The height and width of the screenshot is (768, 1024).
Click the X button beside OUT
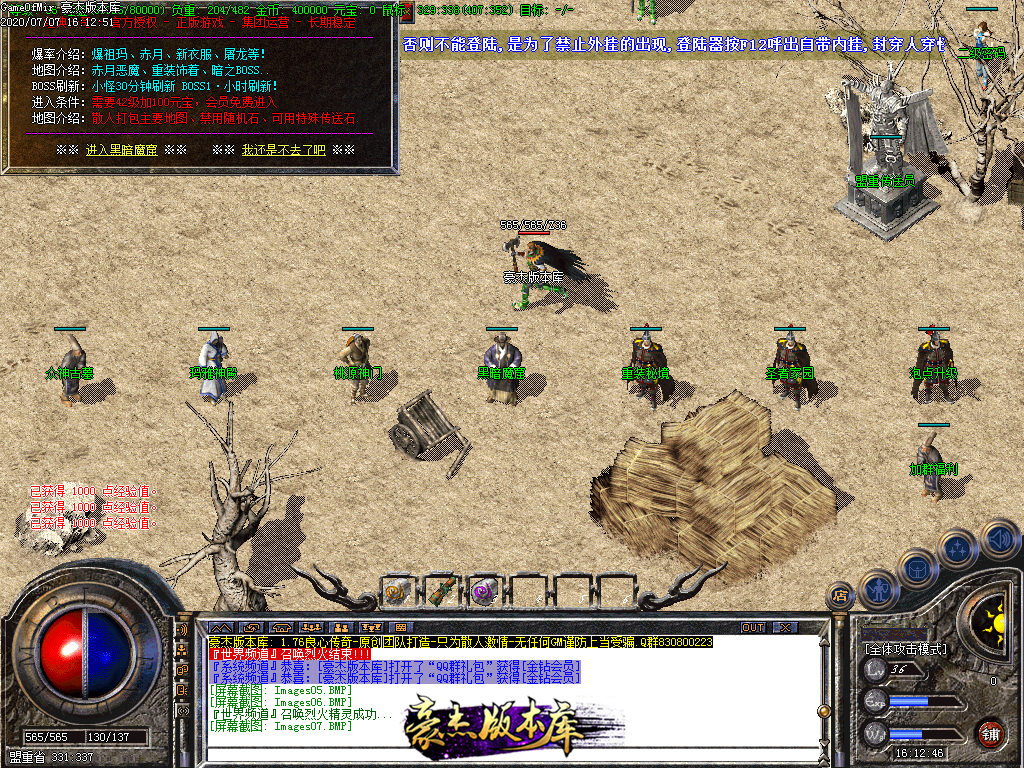point(786,628)
